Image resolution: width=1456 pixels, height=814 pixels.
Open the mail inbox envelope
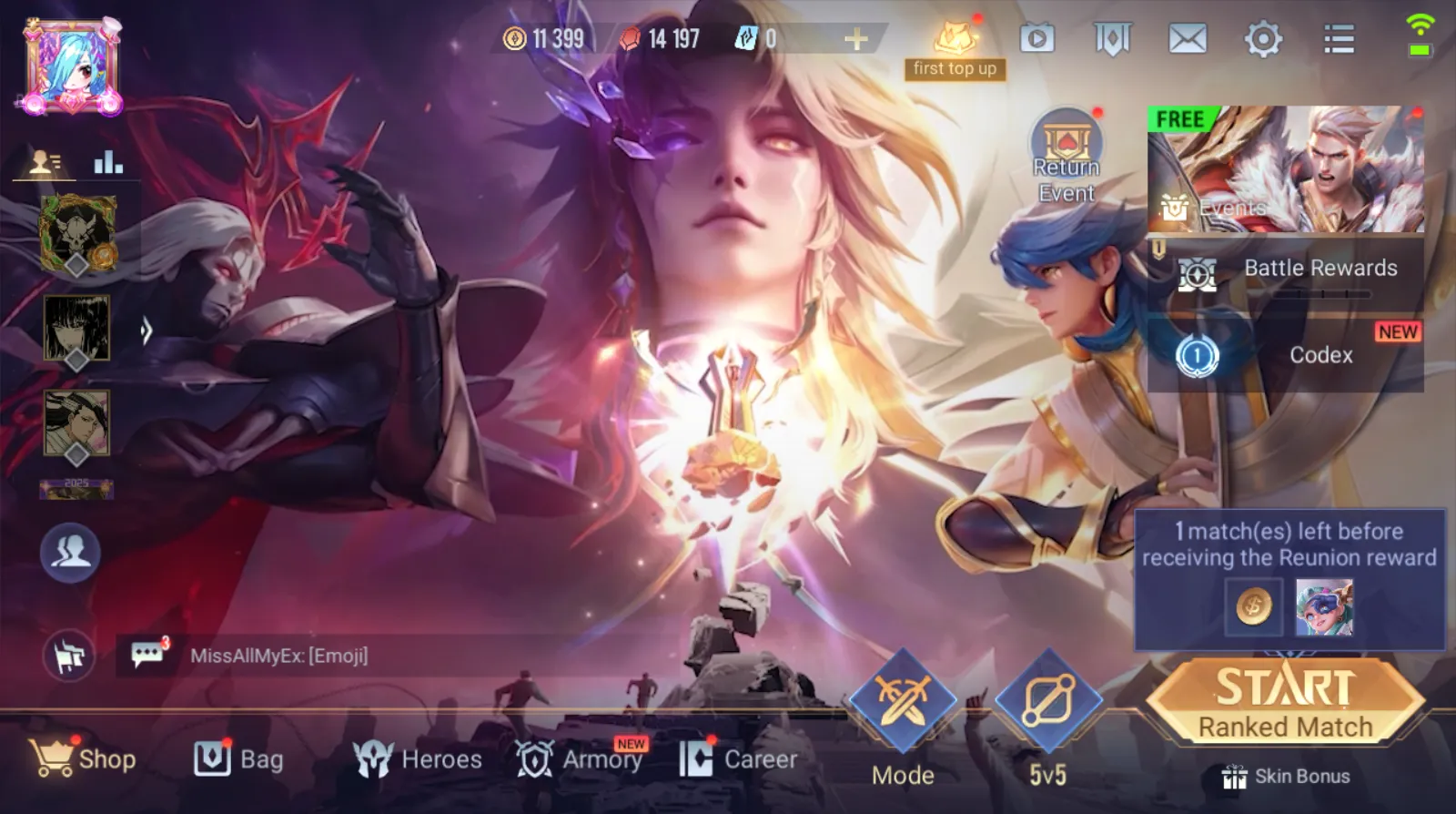pyautogui.click(x=1188, y=39)
